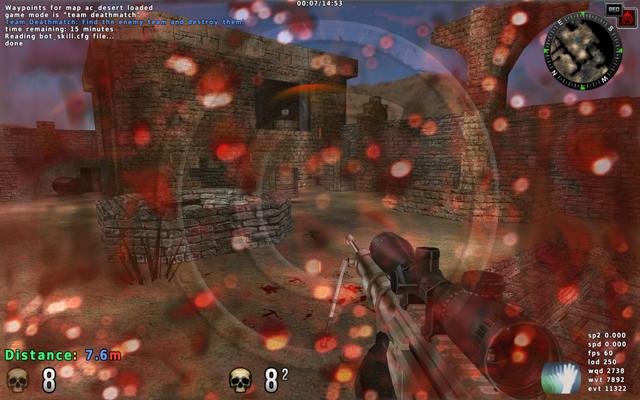
Task: Click the red team emblem icon
Action: (629, 18)
